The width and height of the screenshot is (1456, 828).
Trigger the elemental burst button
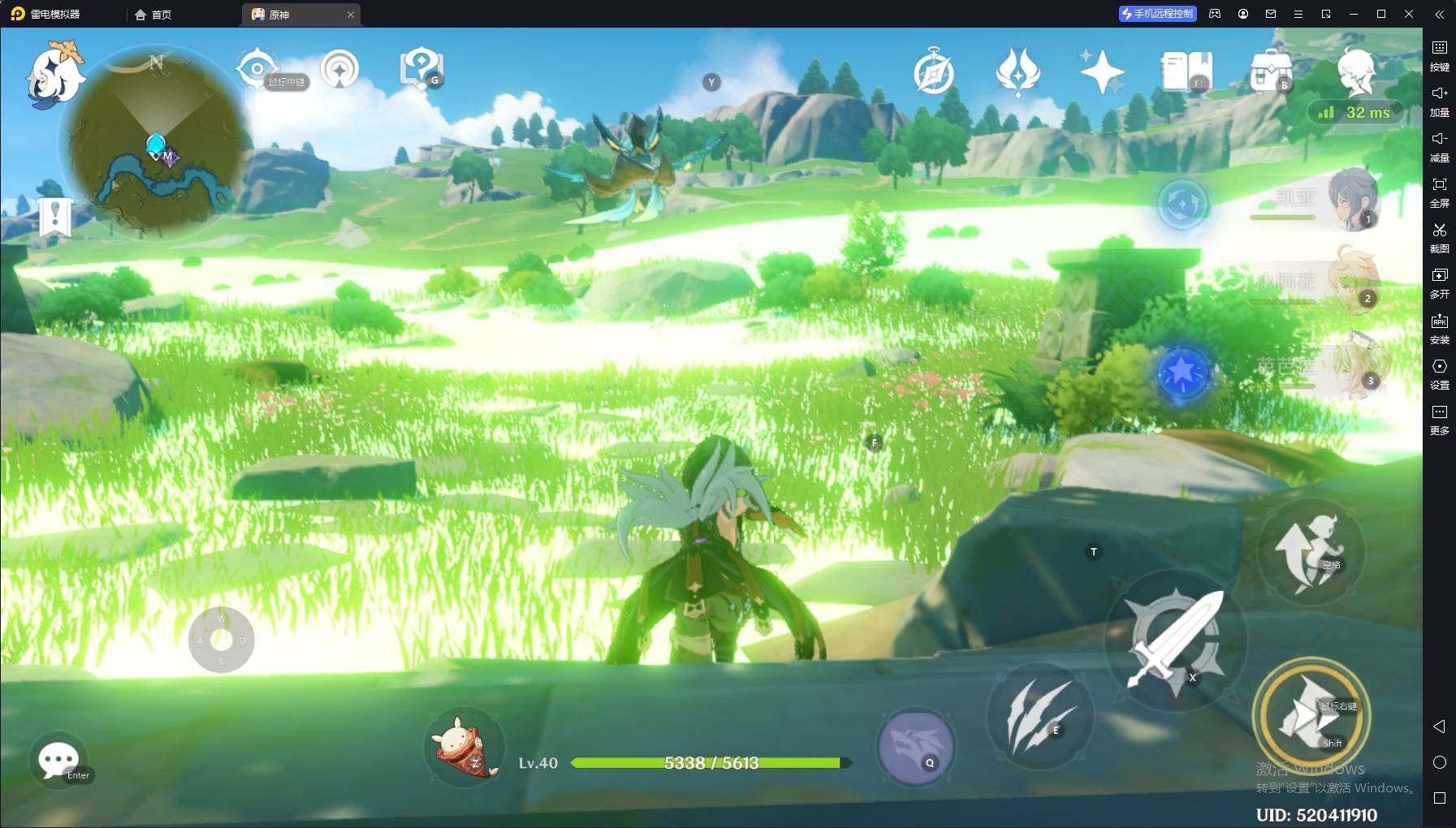pyautogui.click(x=916, y=745)
